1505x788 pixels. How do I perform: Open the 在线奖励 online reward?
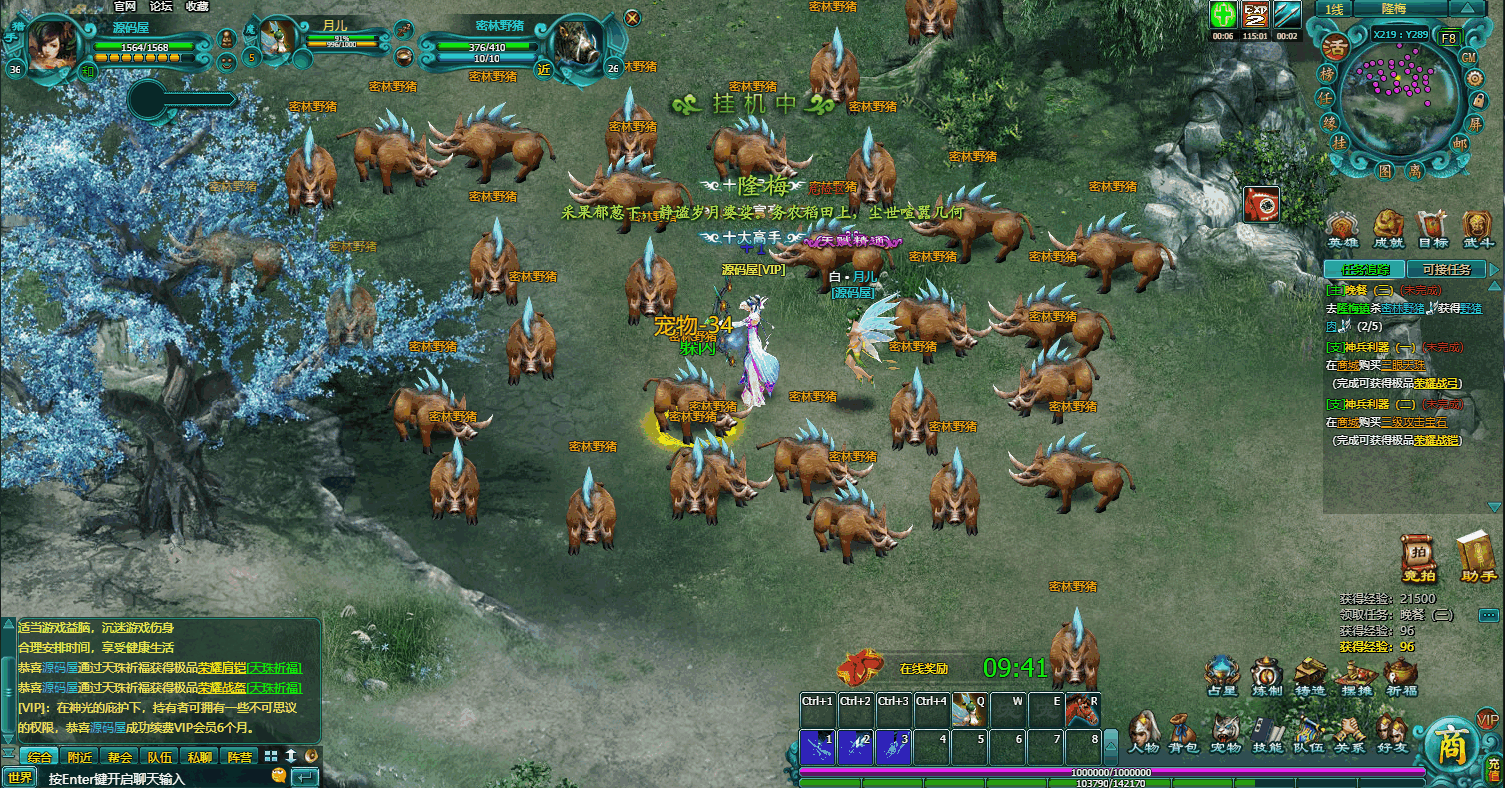pyautogui.click(x=922, y=668)
